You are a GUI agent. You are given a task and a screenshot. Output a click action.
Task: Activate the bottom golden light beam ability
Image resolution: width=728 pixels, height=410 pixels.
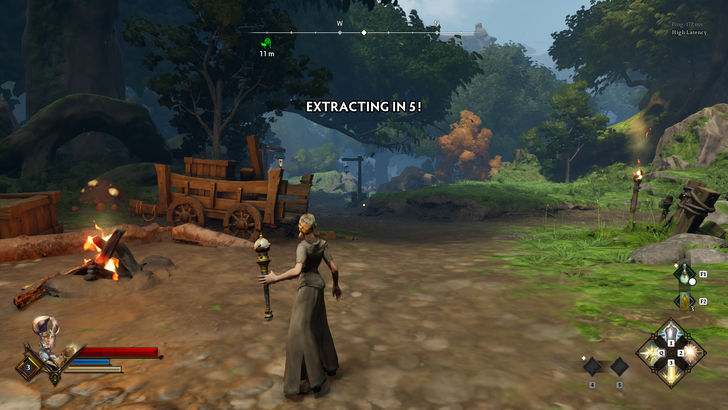click(671, 372)
